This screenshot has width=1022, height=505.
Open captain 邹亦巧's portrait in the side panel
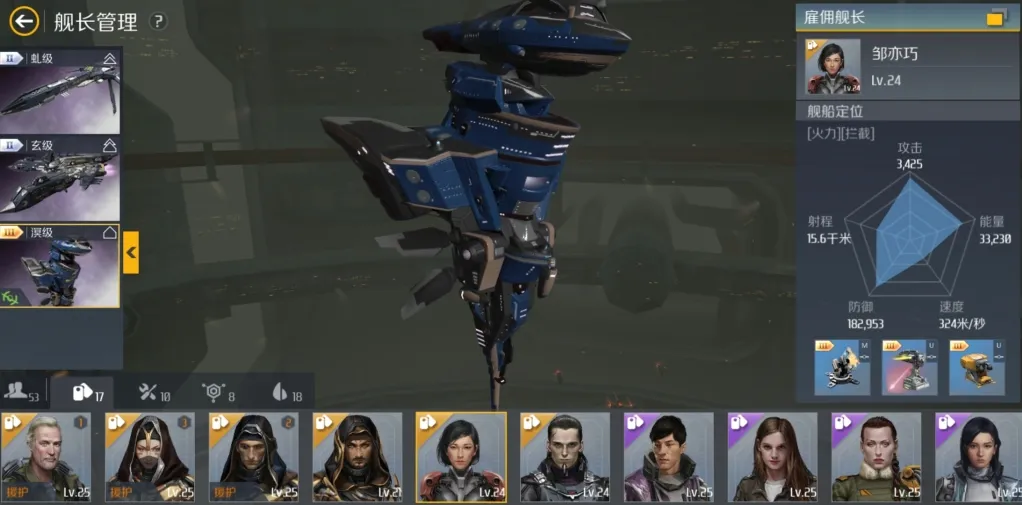pyautogui.click(x=834, y=67)
